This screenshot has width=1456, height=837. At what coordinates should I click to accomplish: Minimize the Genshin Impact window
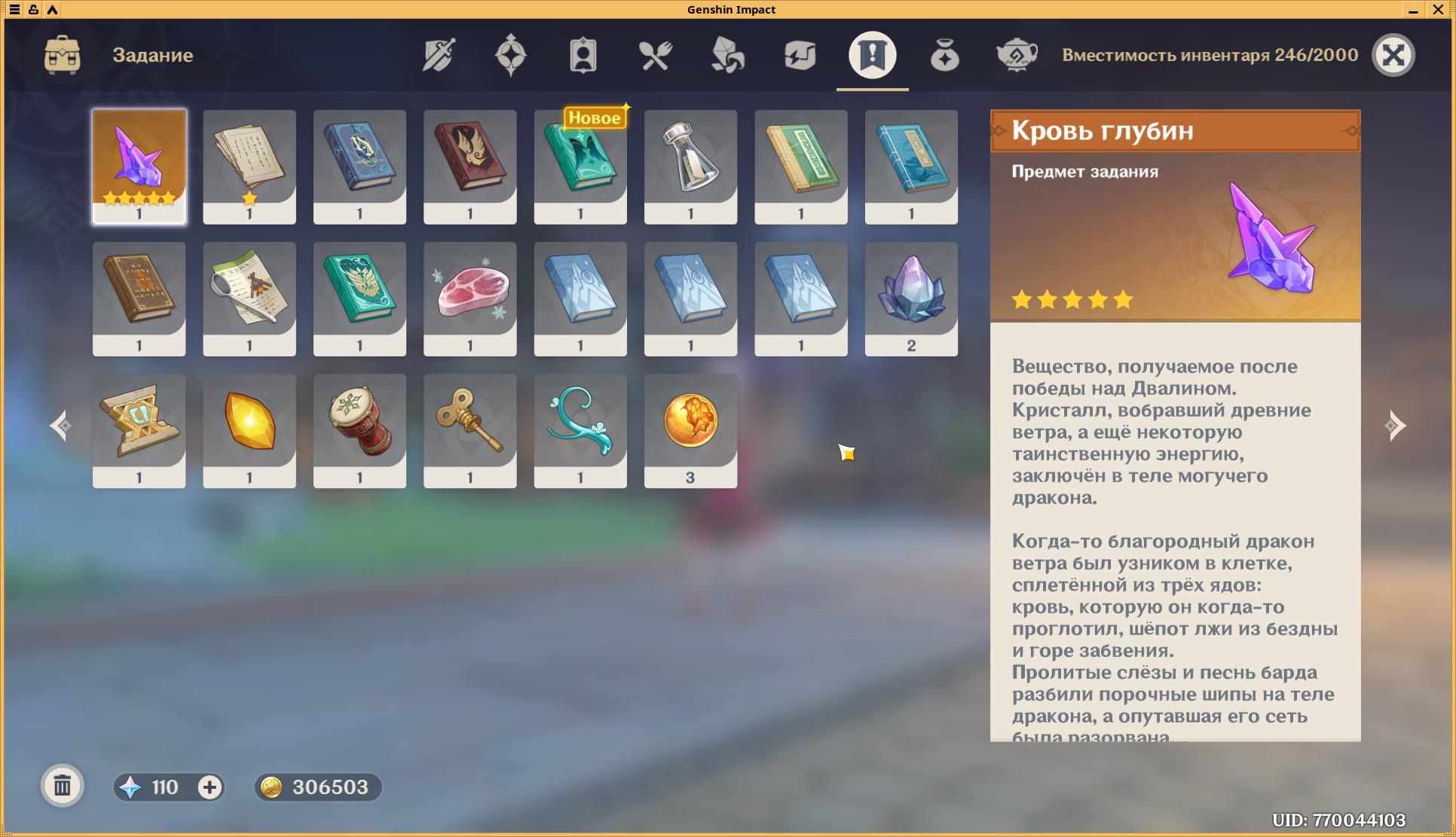1413,10
